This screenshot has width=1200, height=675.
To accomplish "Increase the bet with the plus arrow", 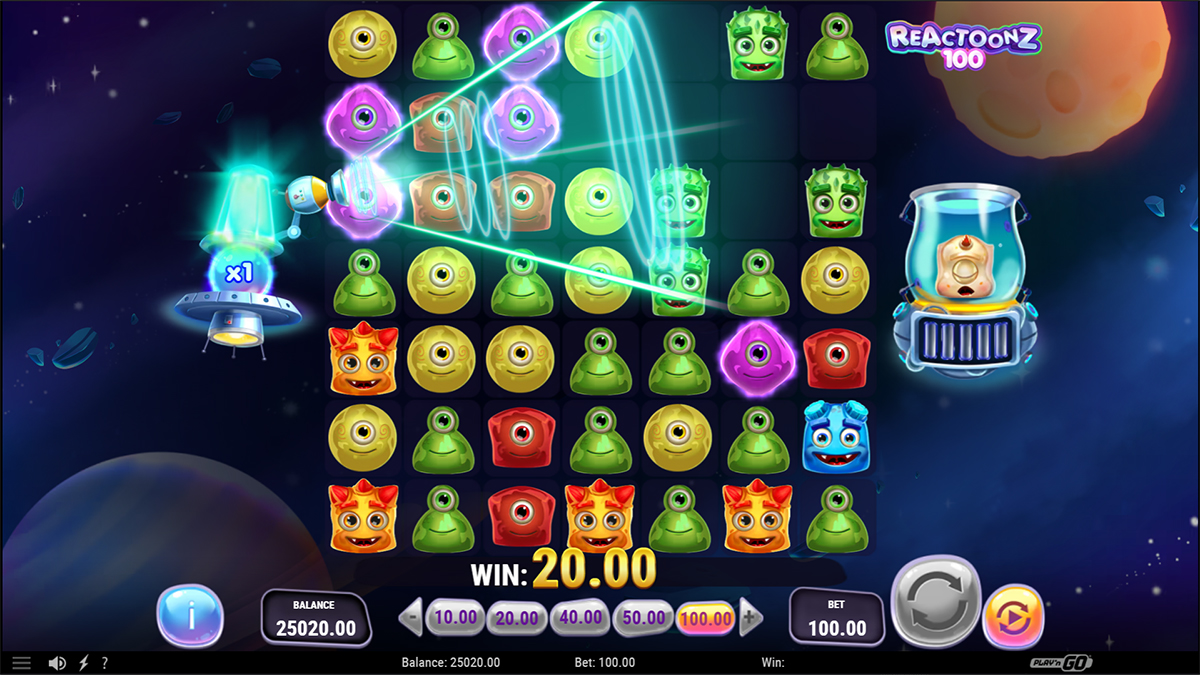I will tap(751, 618).
